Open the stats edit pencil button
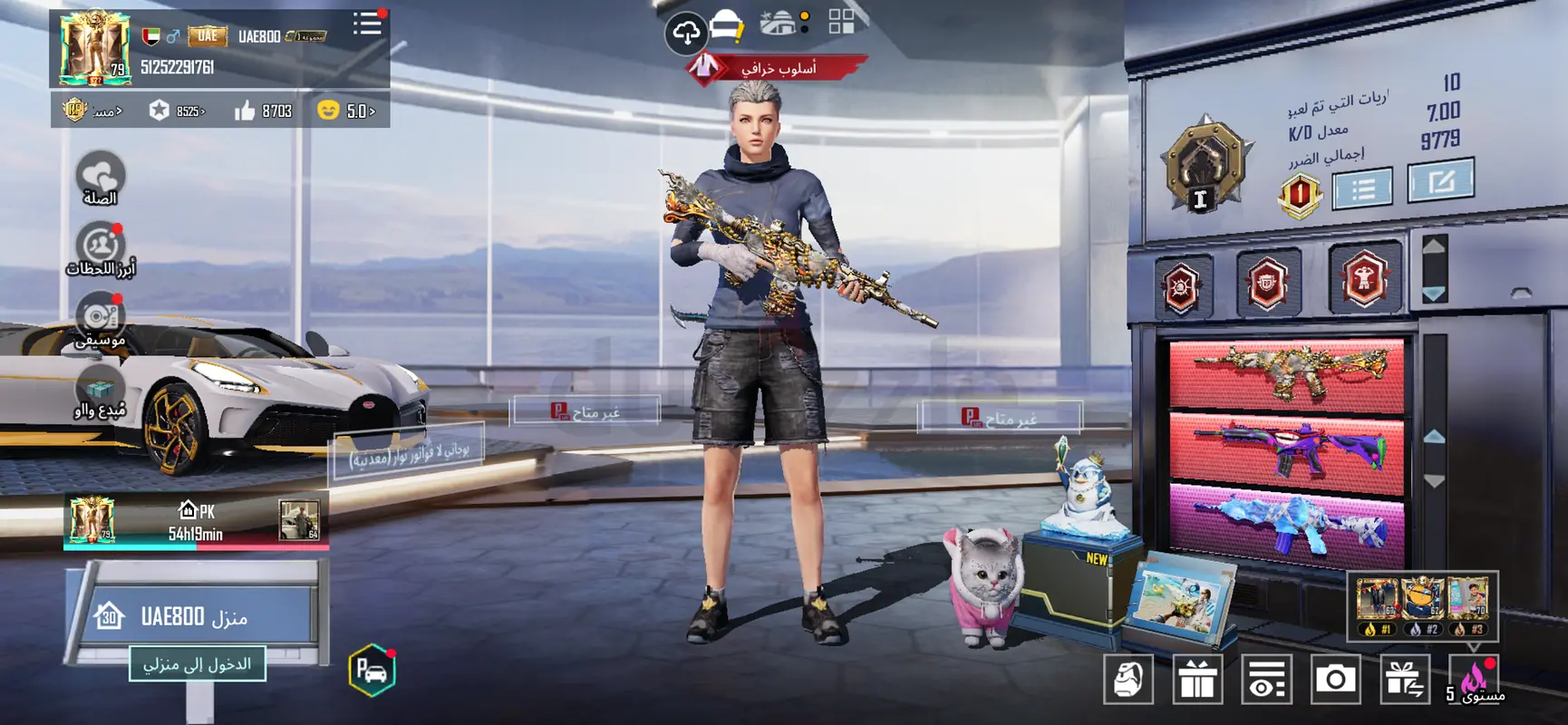The image size is (1568, 725). point(1440,181)
